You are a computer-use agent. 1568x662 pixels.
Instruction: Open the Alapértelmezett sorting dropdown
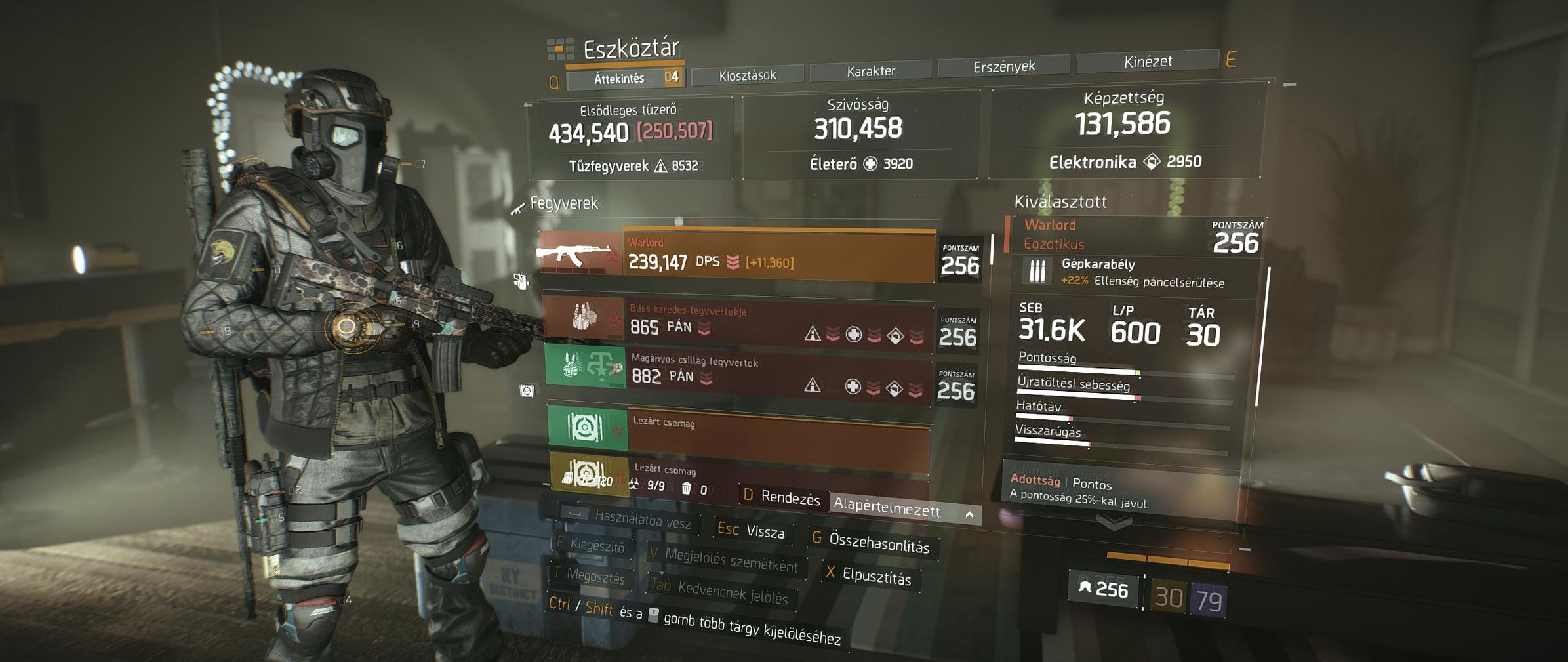tap(904, 509)
